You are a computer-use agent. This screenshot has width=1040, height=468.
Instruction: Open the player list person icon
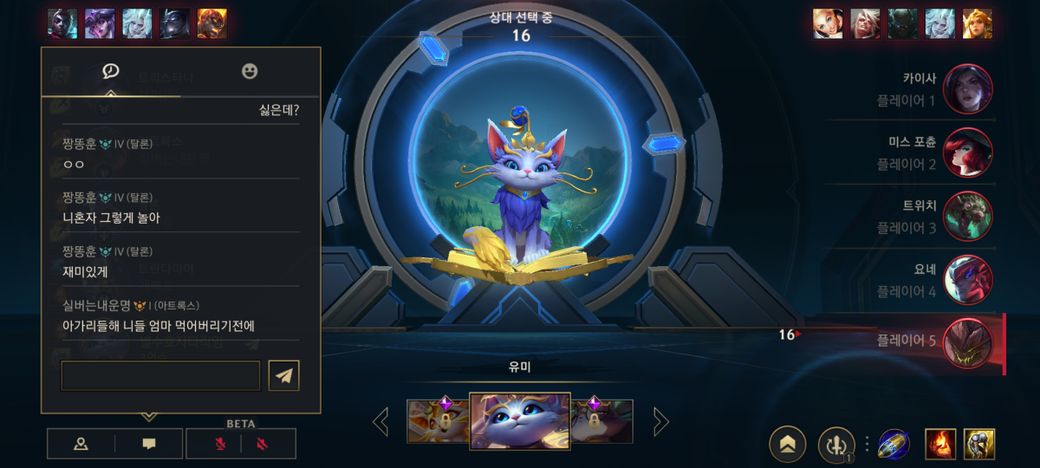coord(81,443)
